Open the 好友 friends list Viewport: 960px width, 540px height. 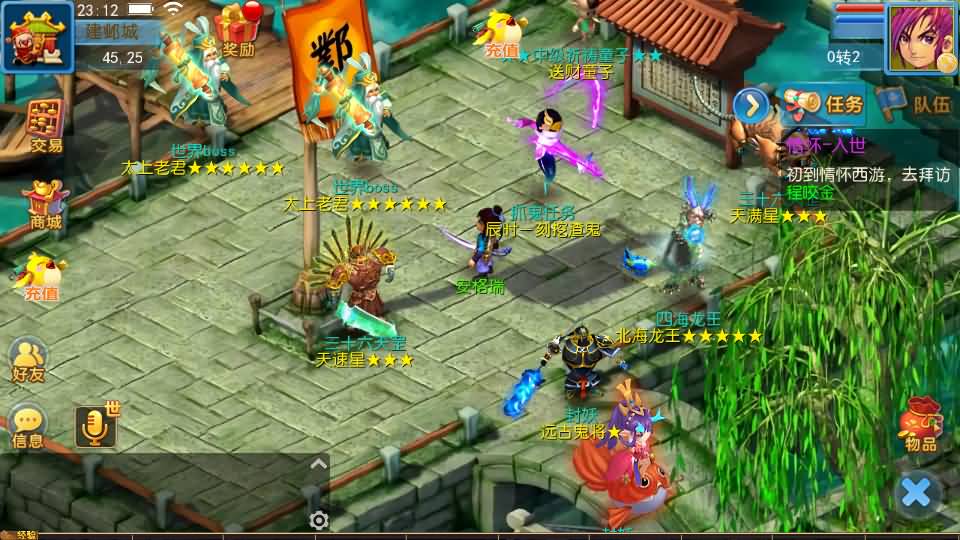tap(28, 359)
